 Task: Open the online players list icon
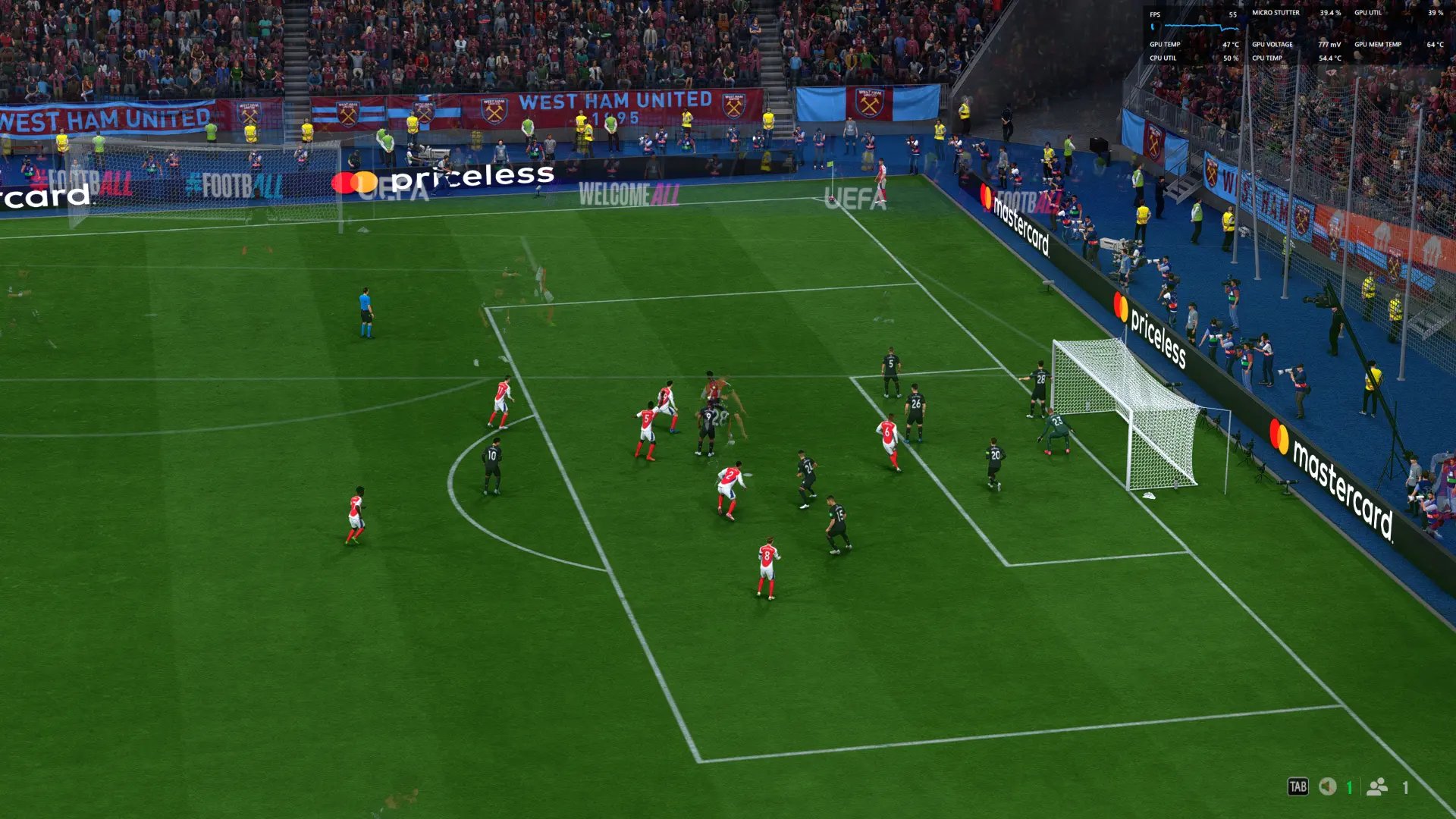click(1376, 786)
